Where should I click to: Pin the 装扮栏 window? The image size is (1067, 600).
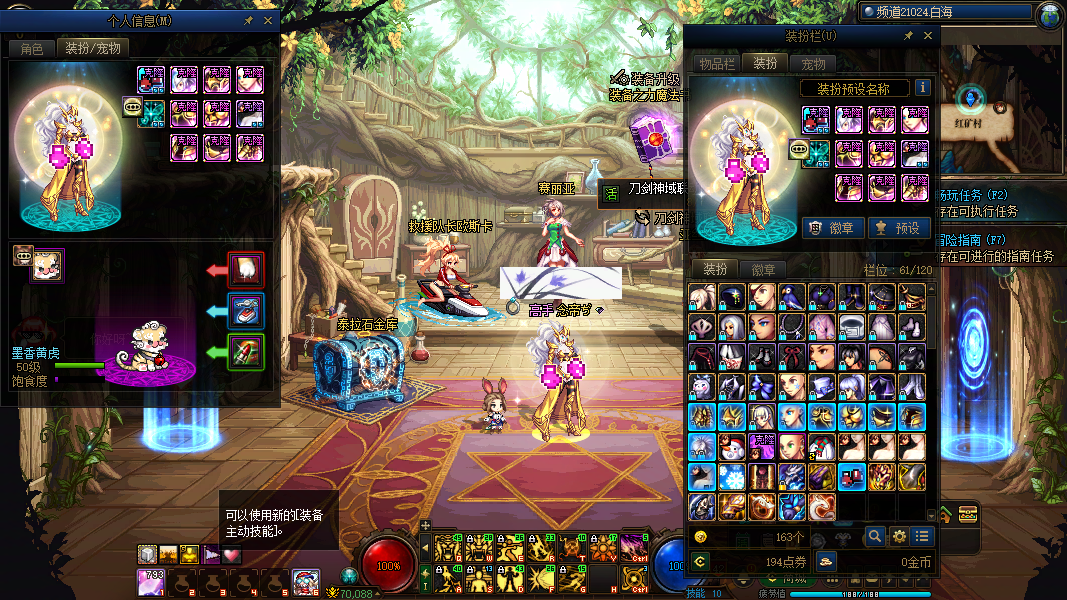click(x=908, y=36)
